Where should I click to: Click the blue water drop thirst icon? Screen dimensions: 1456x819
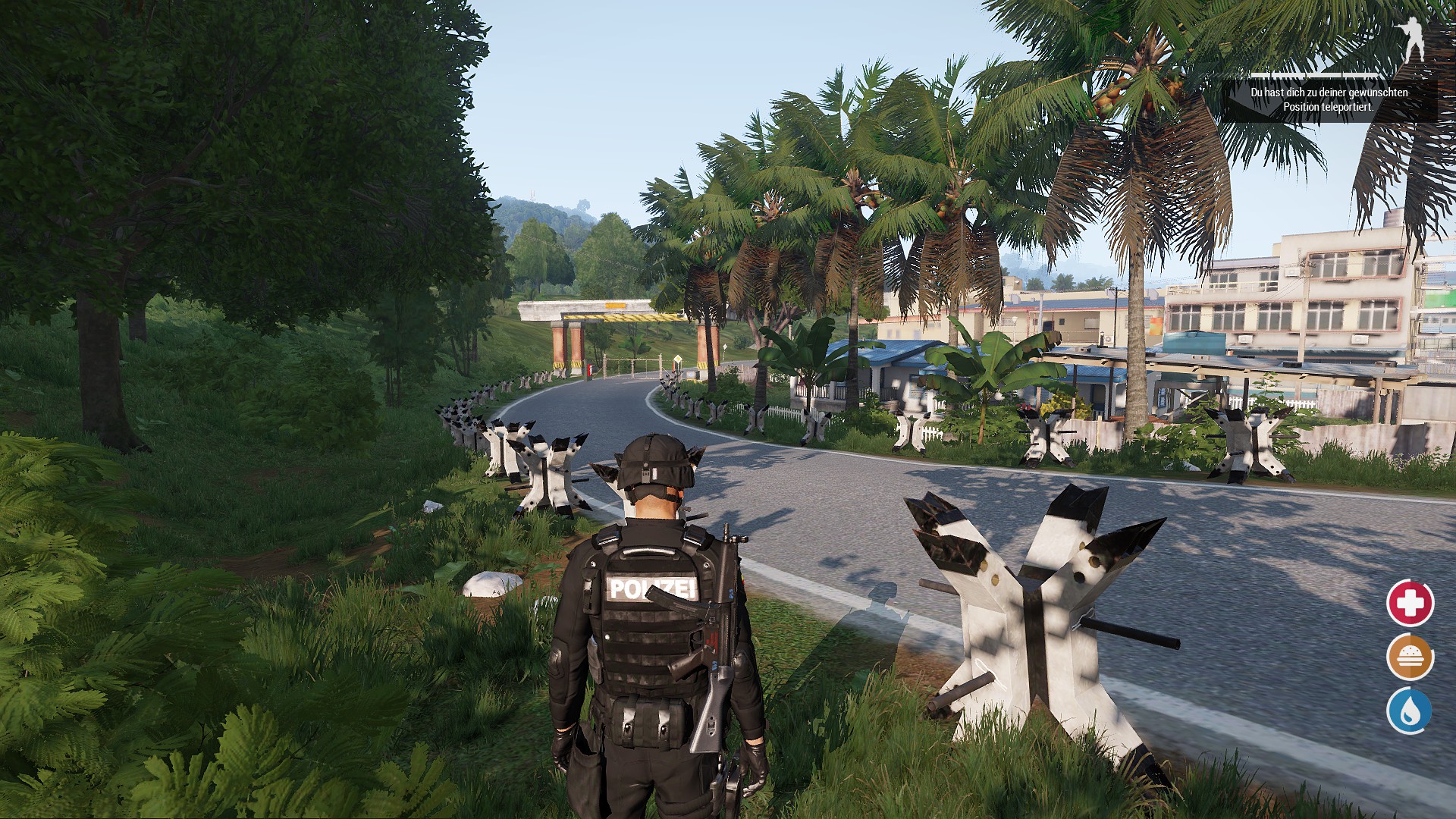1409,711
